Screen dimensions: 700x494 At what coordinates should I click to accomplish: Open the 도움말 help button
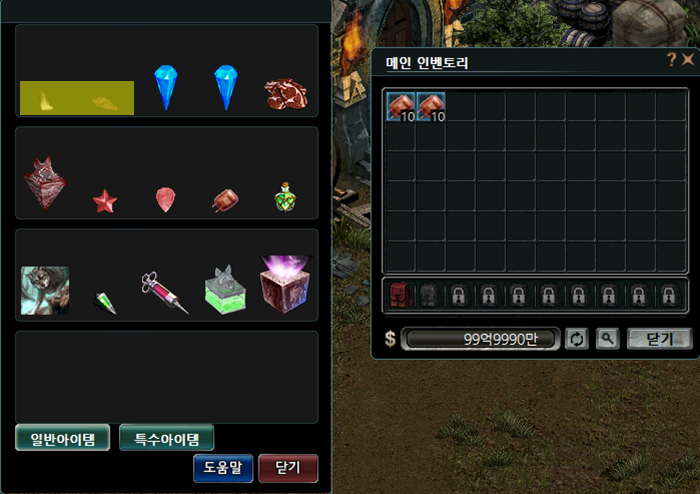223,468
